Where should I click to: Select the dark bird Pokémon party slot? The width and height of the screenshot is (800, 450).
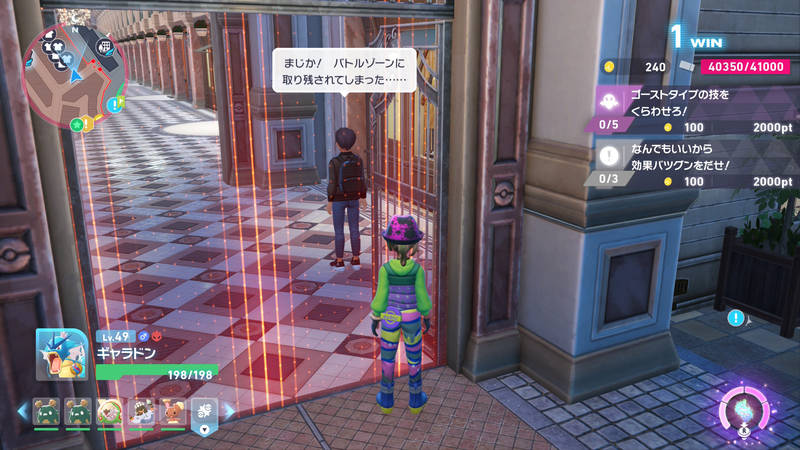pos(141,411)
